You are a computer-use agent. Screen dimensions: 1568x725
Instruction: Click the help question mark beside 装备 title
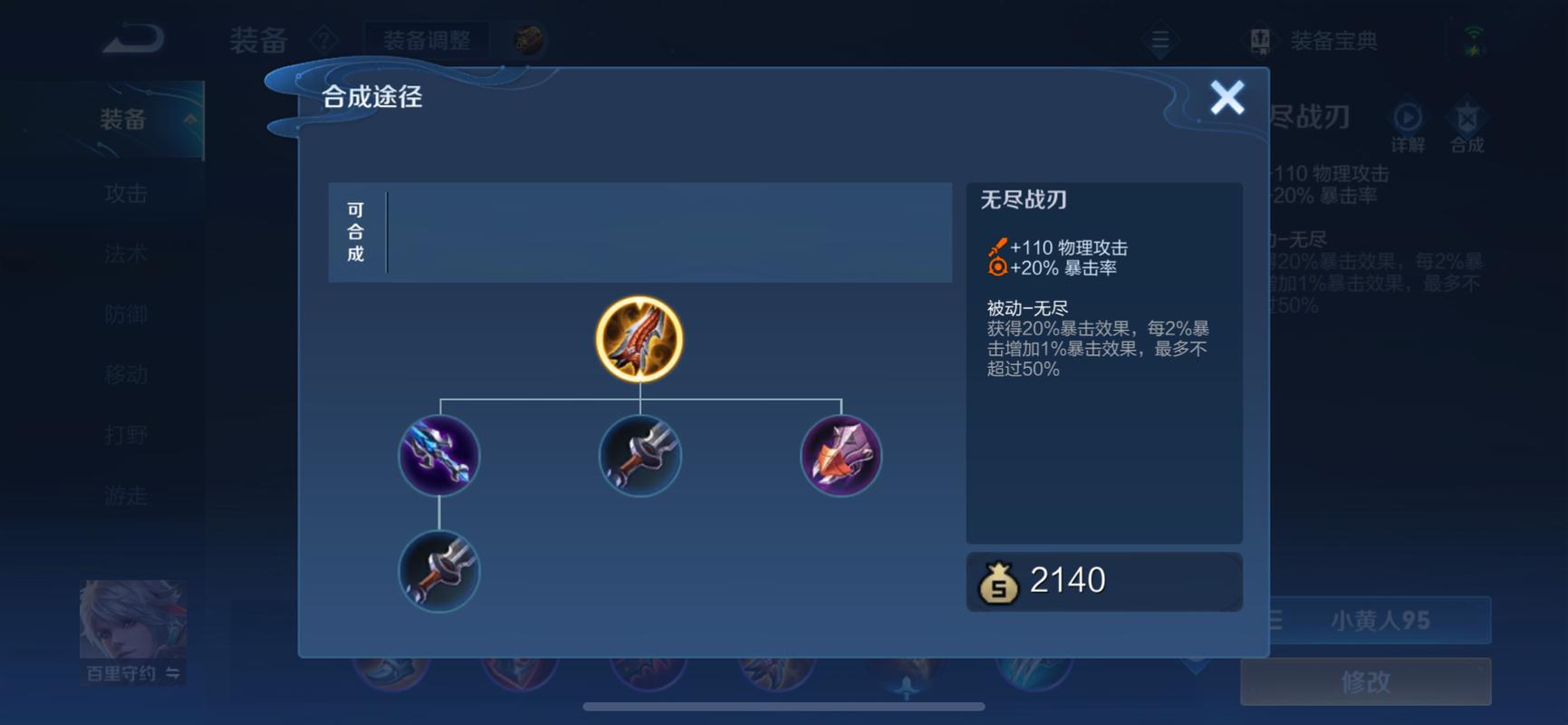[x=323, y=38]
